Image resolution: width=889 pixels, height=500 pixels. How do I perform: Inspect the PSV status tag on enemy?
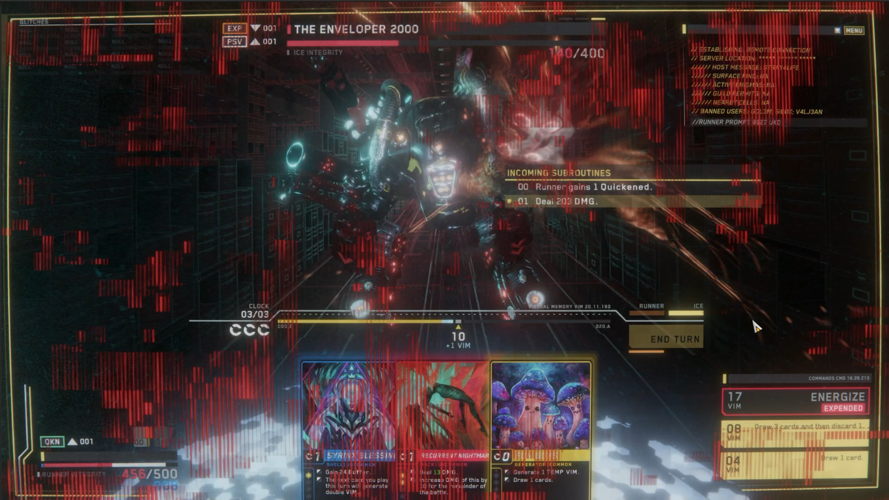(x=235, y=42)
